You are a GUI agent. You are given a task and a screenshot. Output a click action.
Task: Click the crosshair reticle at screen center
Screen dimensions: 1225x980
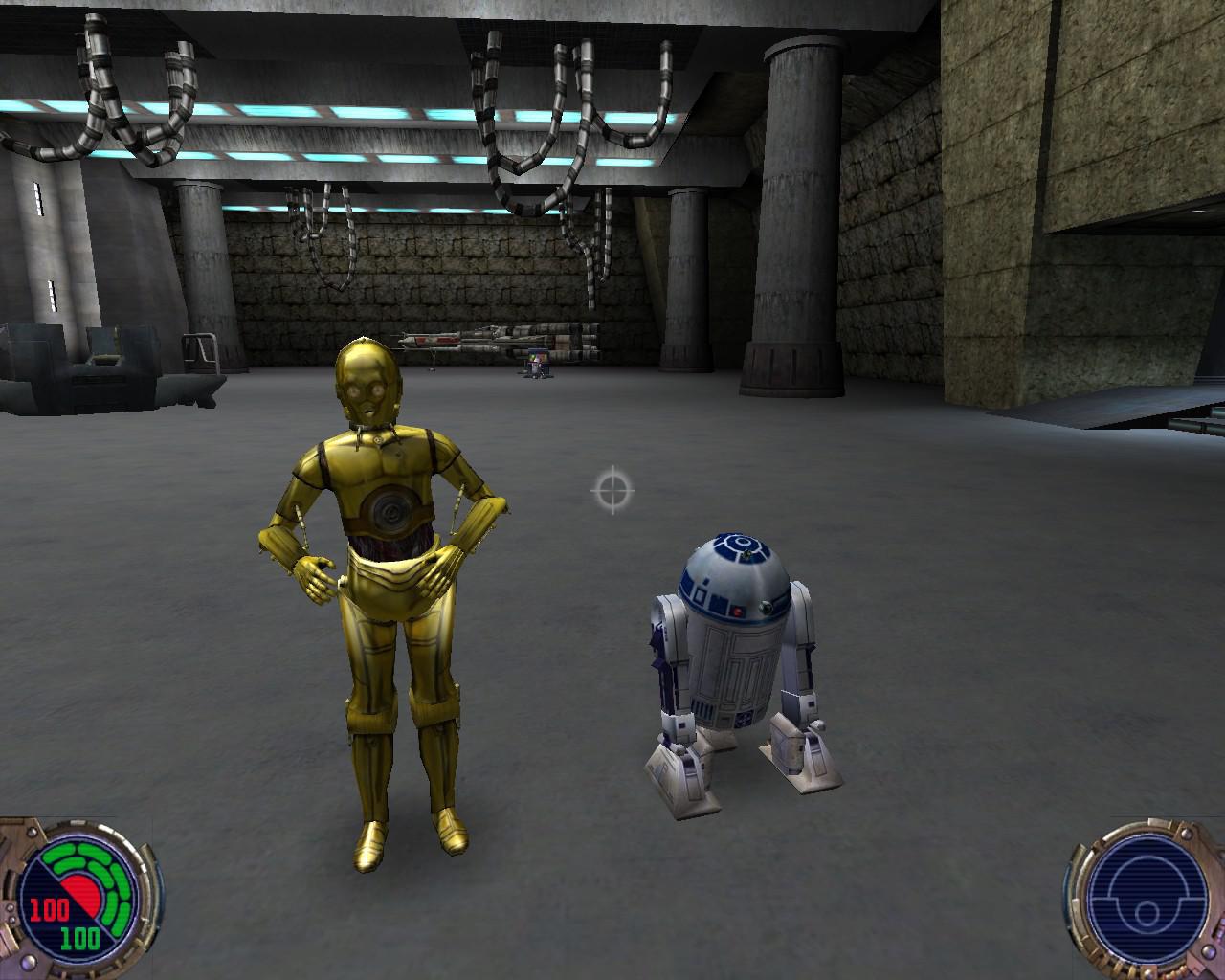(612, 490)
